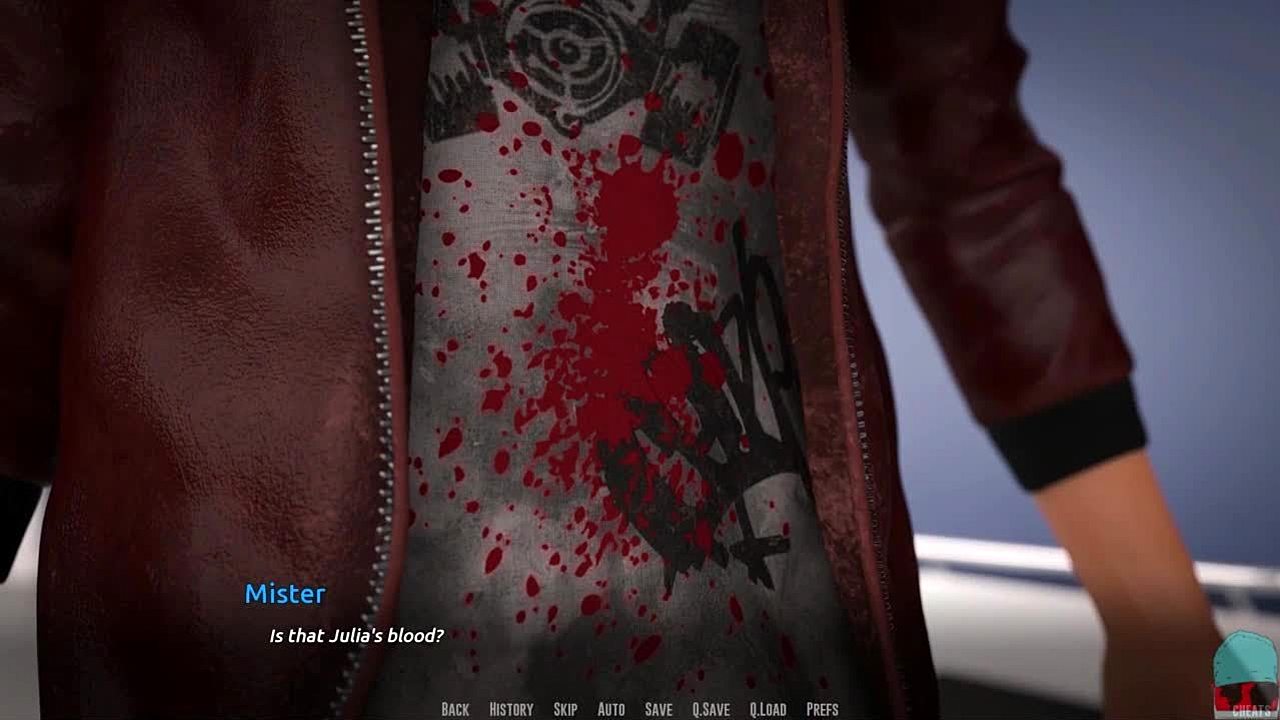Open the Prefs settings menu

[822, 709]
